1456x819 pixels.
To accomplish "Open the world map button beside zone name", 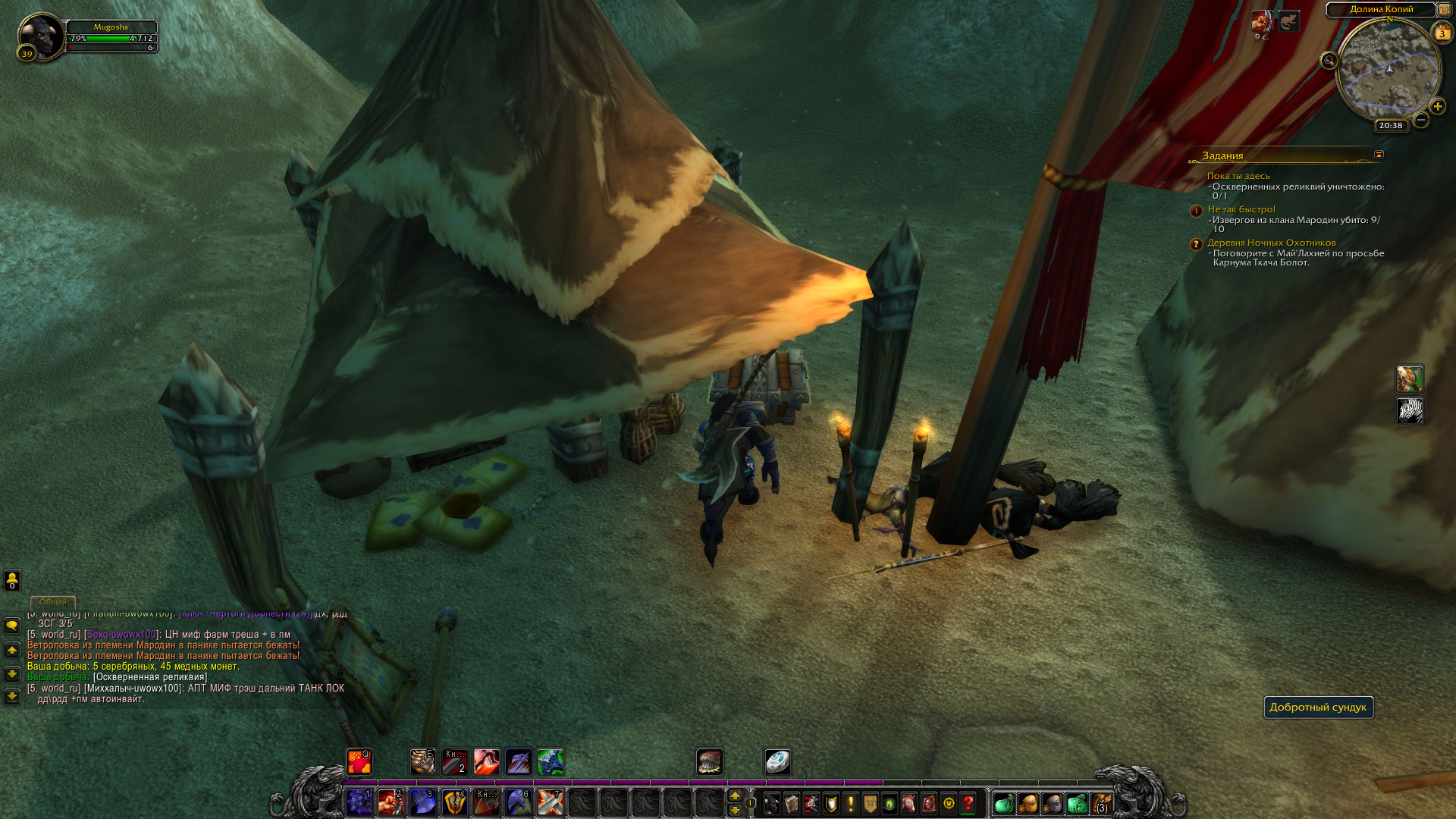I will click(x=1444, y=10).
